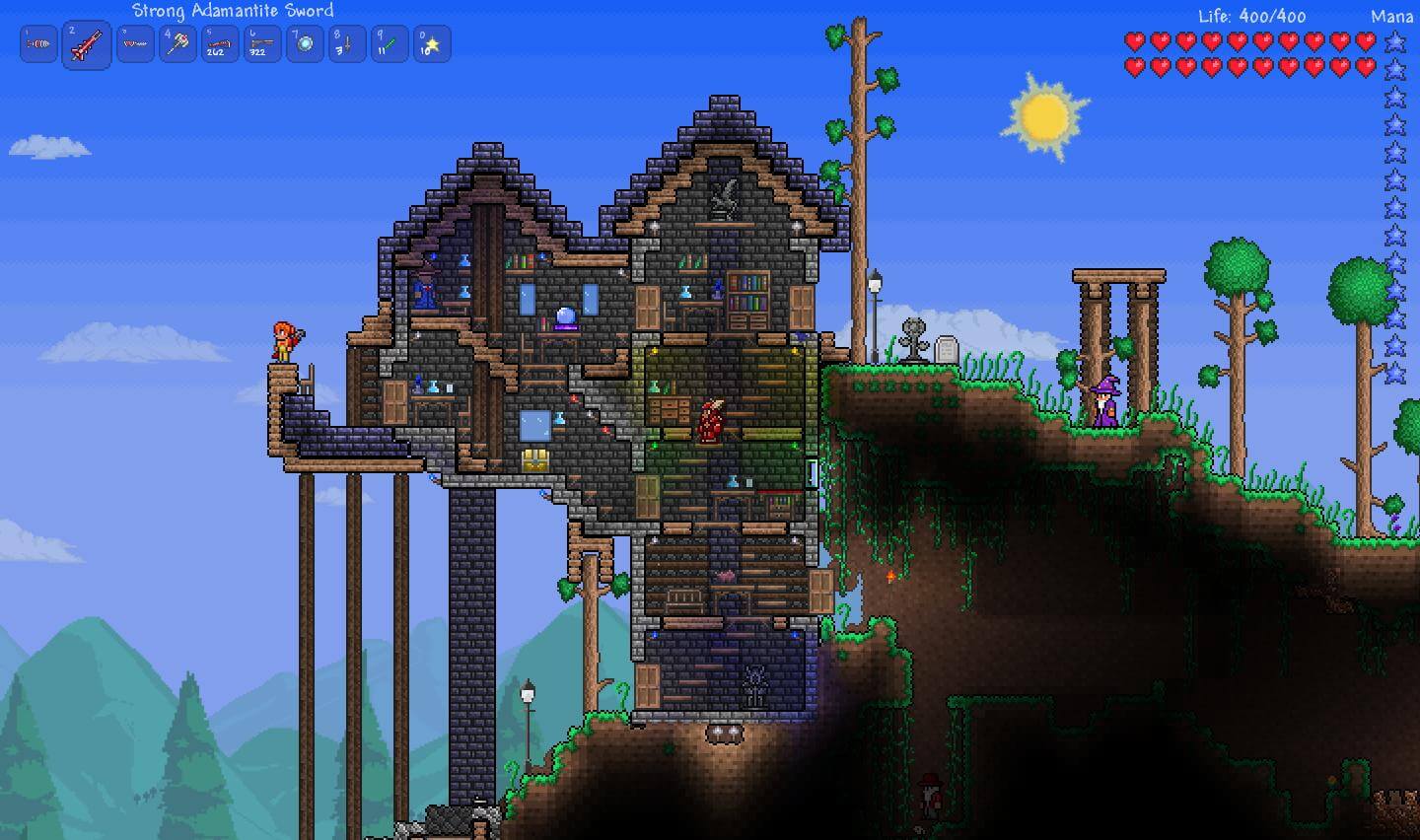This screenshot has width=1420, height=840.
Task: Select the fallen stars in hotbar slot 0
Action: (x=430, y=43)
